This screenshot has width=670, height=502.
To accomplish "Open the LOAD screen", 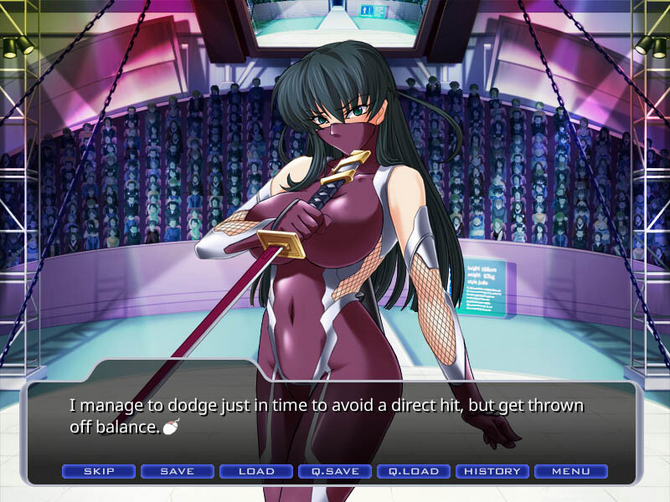I will tap(256, 471).
